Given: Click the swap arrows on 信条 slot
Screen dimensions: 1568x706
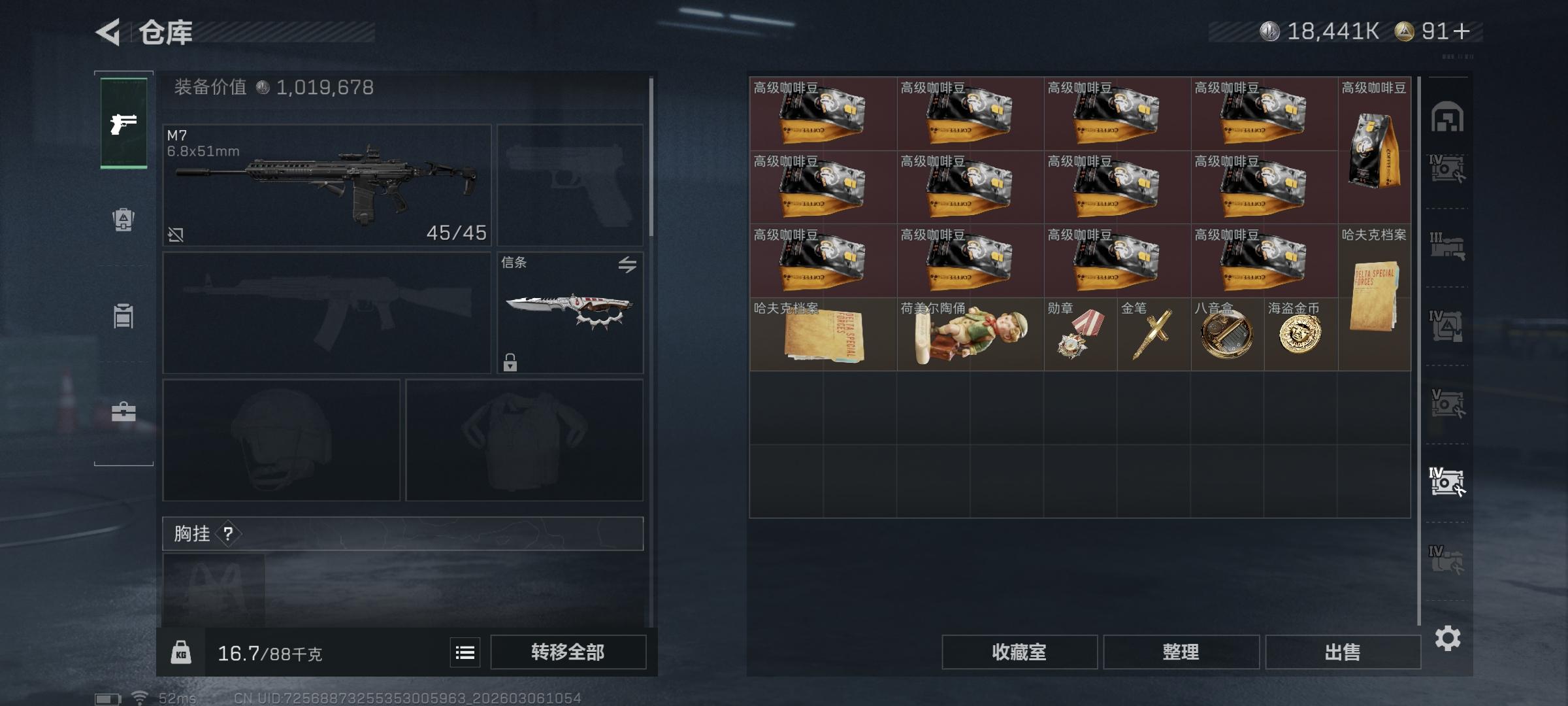Looking at the screenshot, I should coord(627,265).
